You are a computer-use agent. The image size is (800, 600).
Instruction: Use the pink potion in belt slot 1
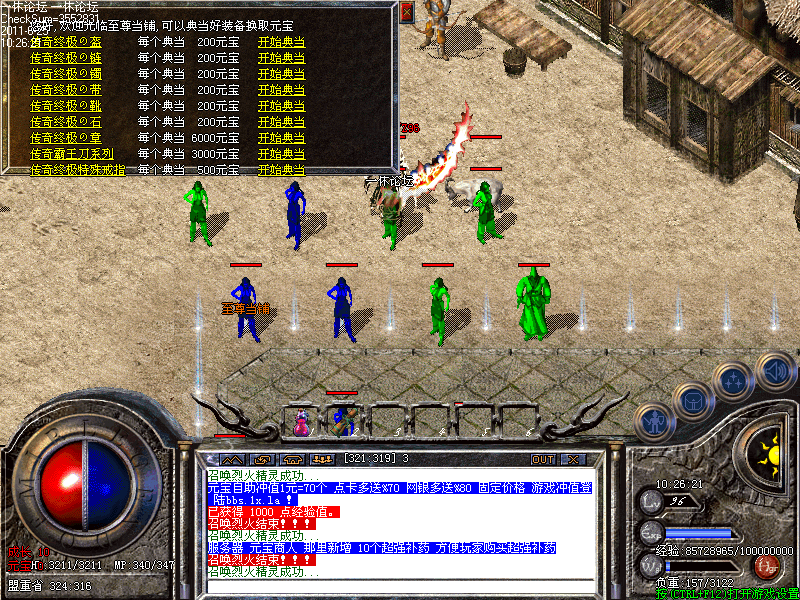301,422
